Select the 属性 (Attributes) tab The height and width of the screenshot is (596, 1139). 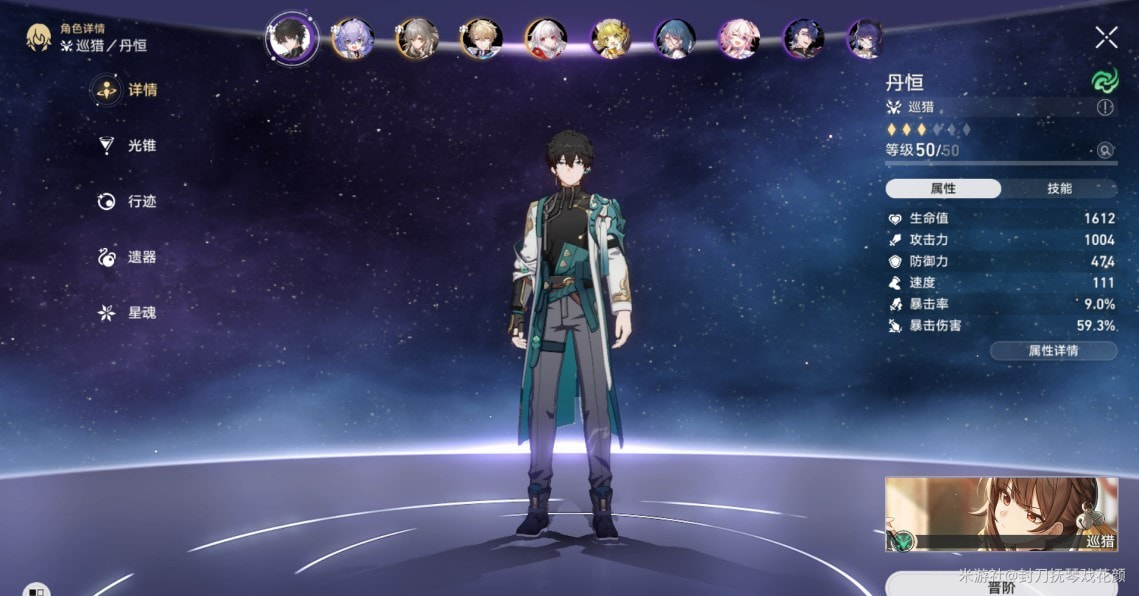tap(943, 188)
